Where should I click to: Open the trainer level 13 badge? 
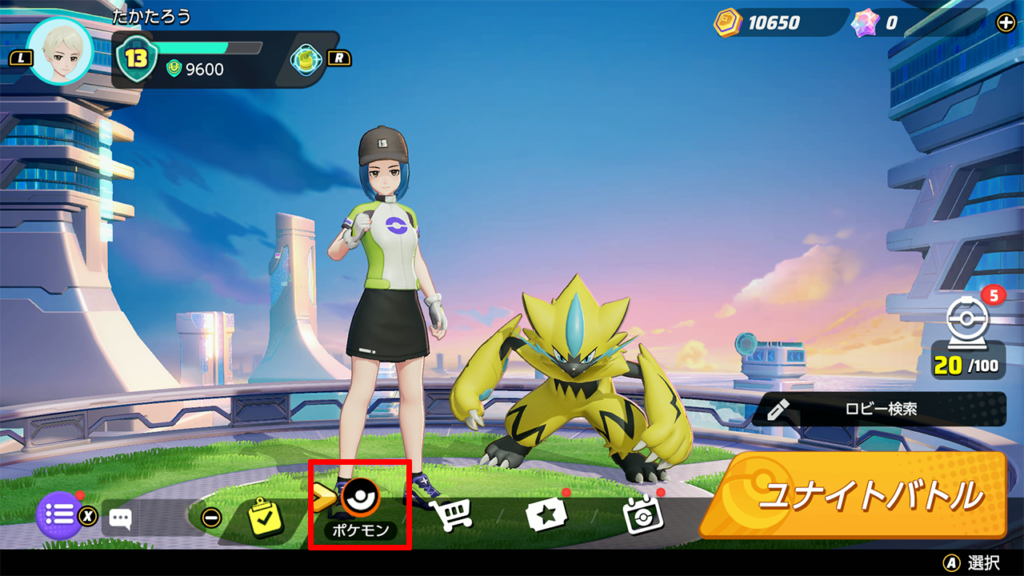136,58
